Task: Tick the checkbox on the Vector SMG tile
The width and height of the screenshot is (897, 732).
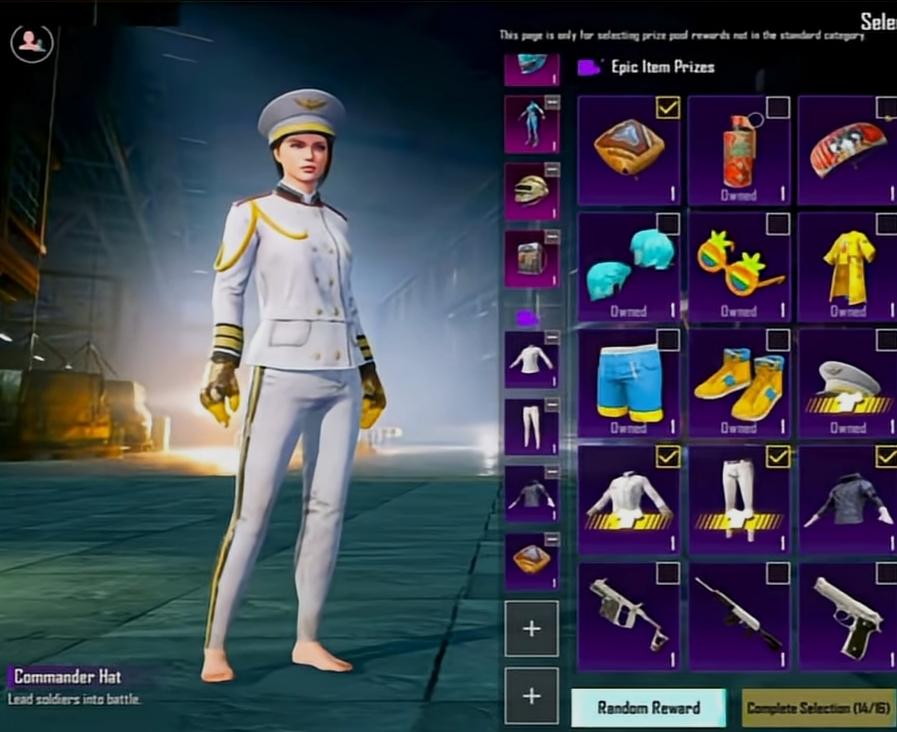Action: click(x=668, y=574)
